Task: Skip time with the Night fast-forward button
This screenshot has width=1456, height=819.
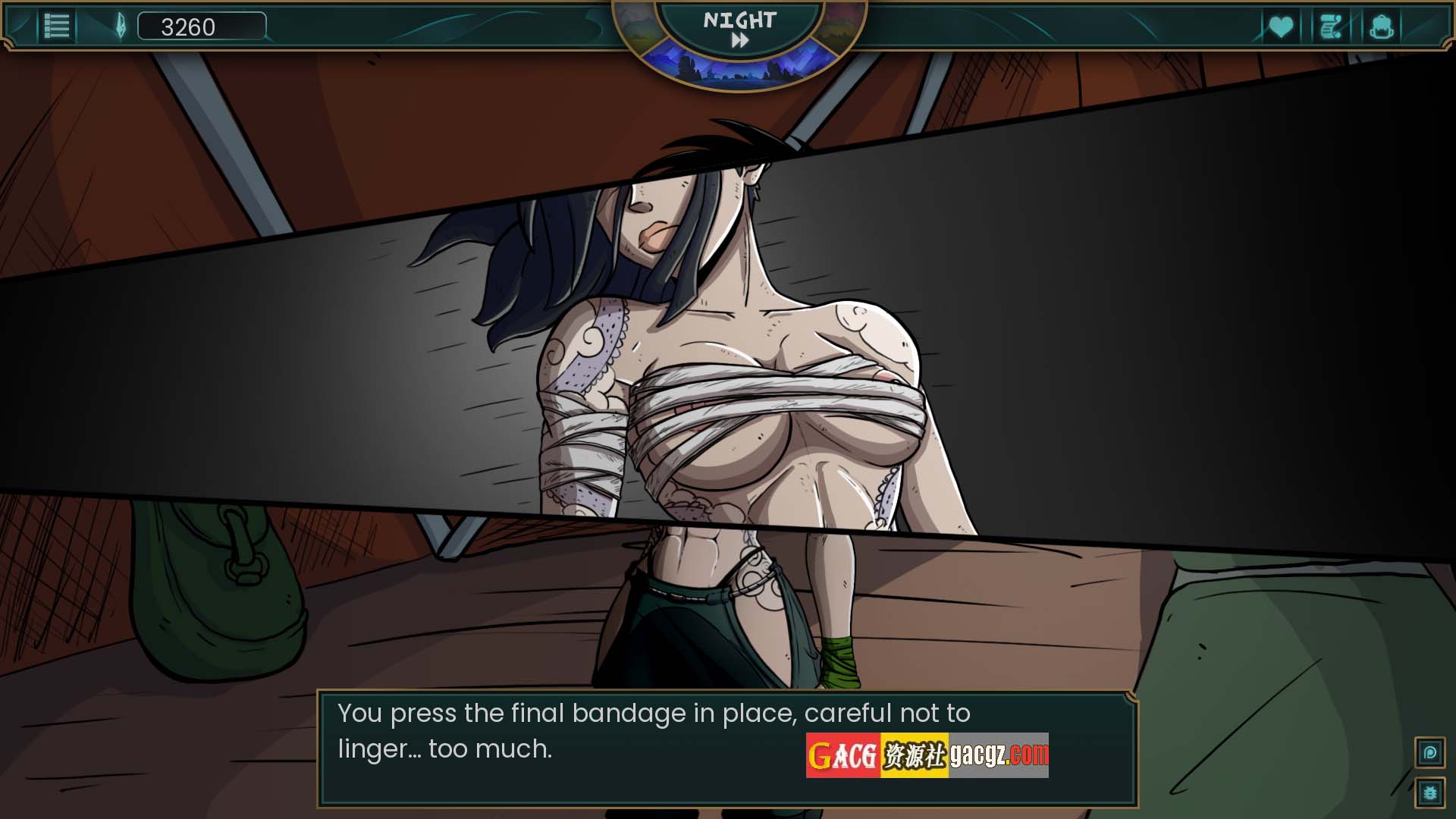Action: pos(739,41)
